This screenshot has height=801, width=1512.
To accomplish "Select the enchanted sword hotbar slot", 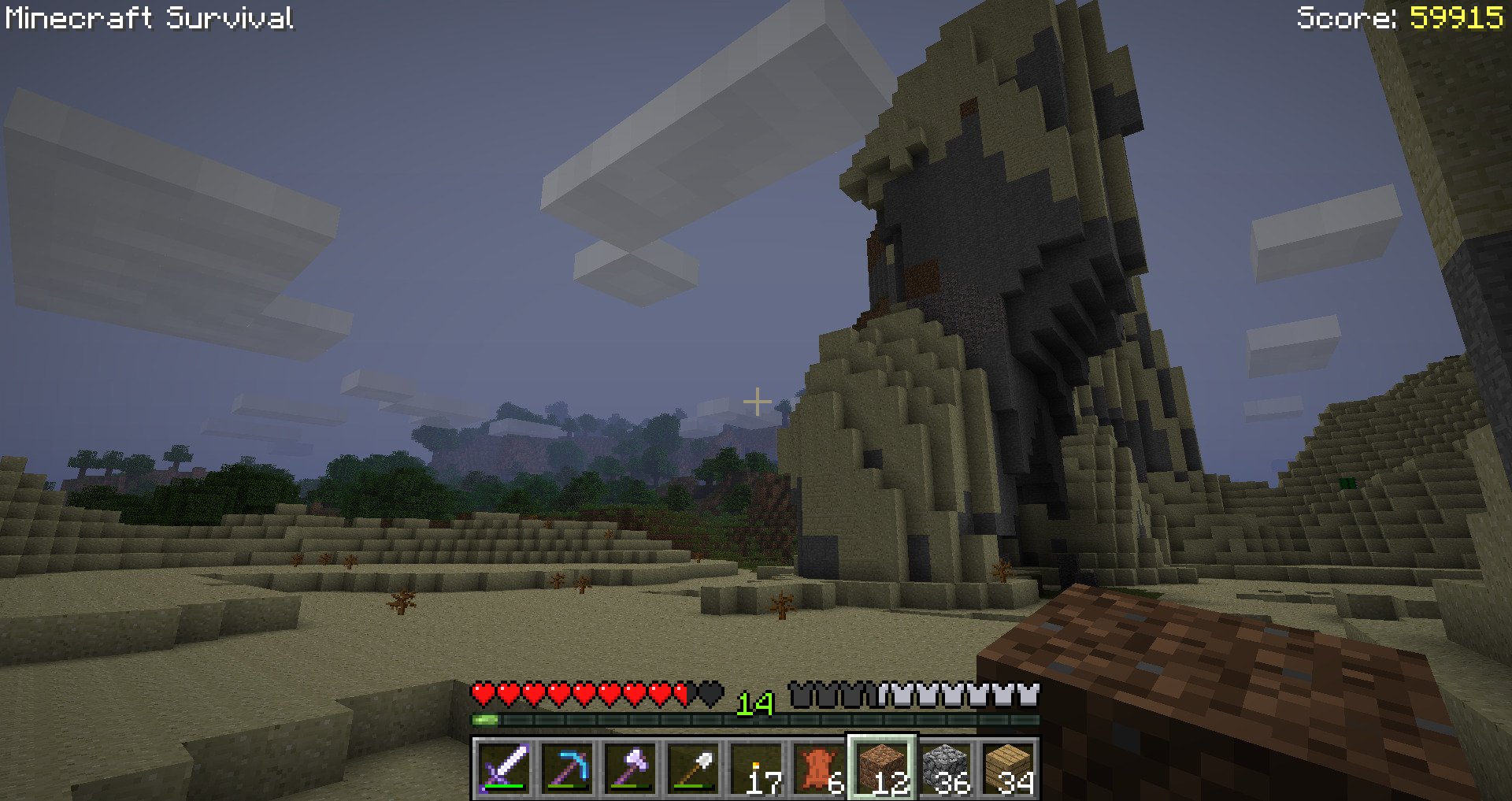I will tap(504, 768).
